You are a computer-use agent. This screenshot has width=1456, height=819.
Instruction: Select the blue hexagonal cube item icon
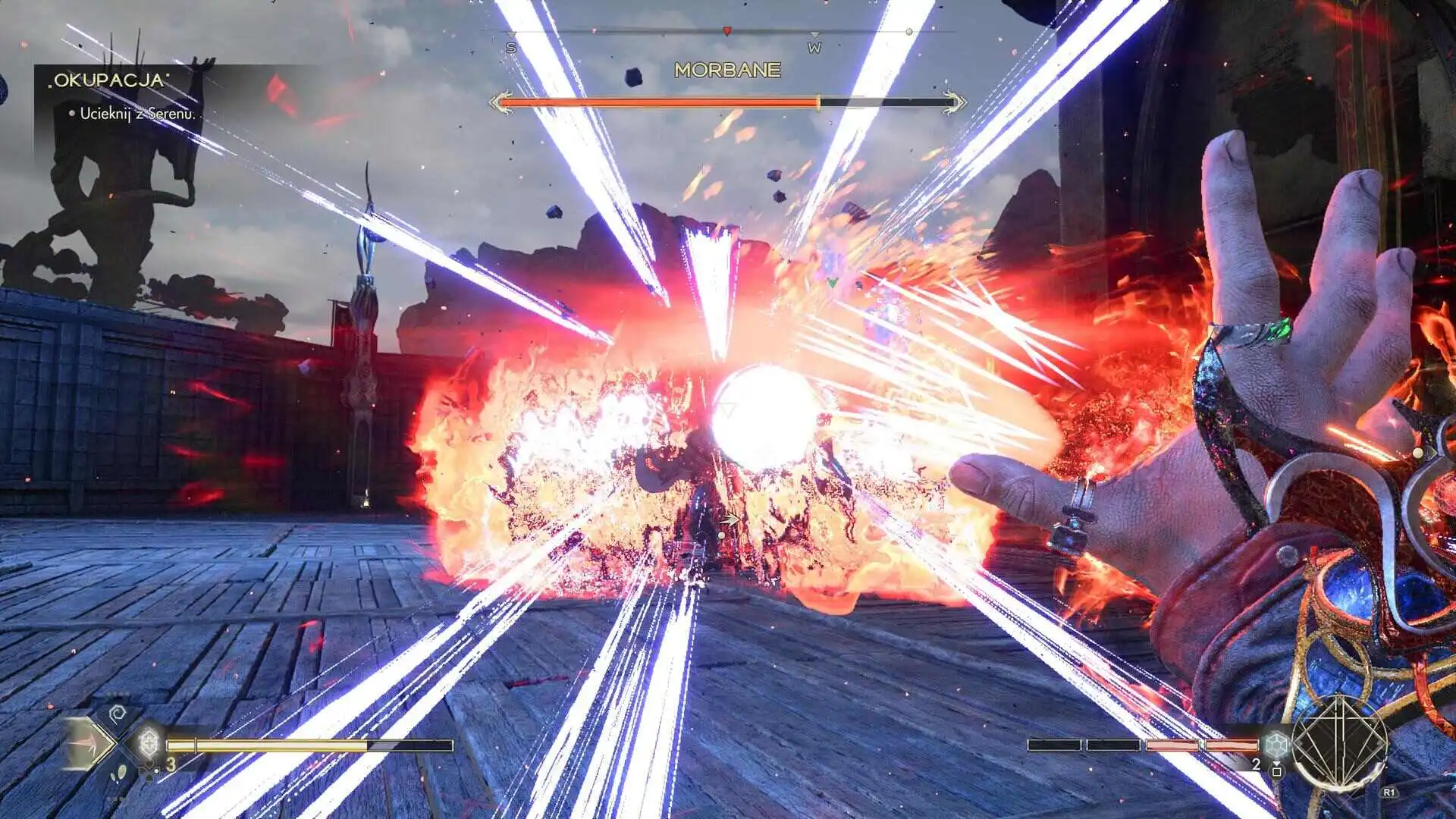1276,745
